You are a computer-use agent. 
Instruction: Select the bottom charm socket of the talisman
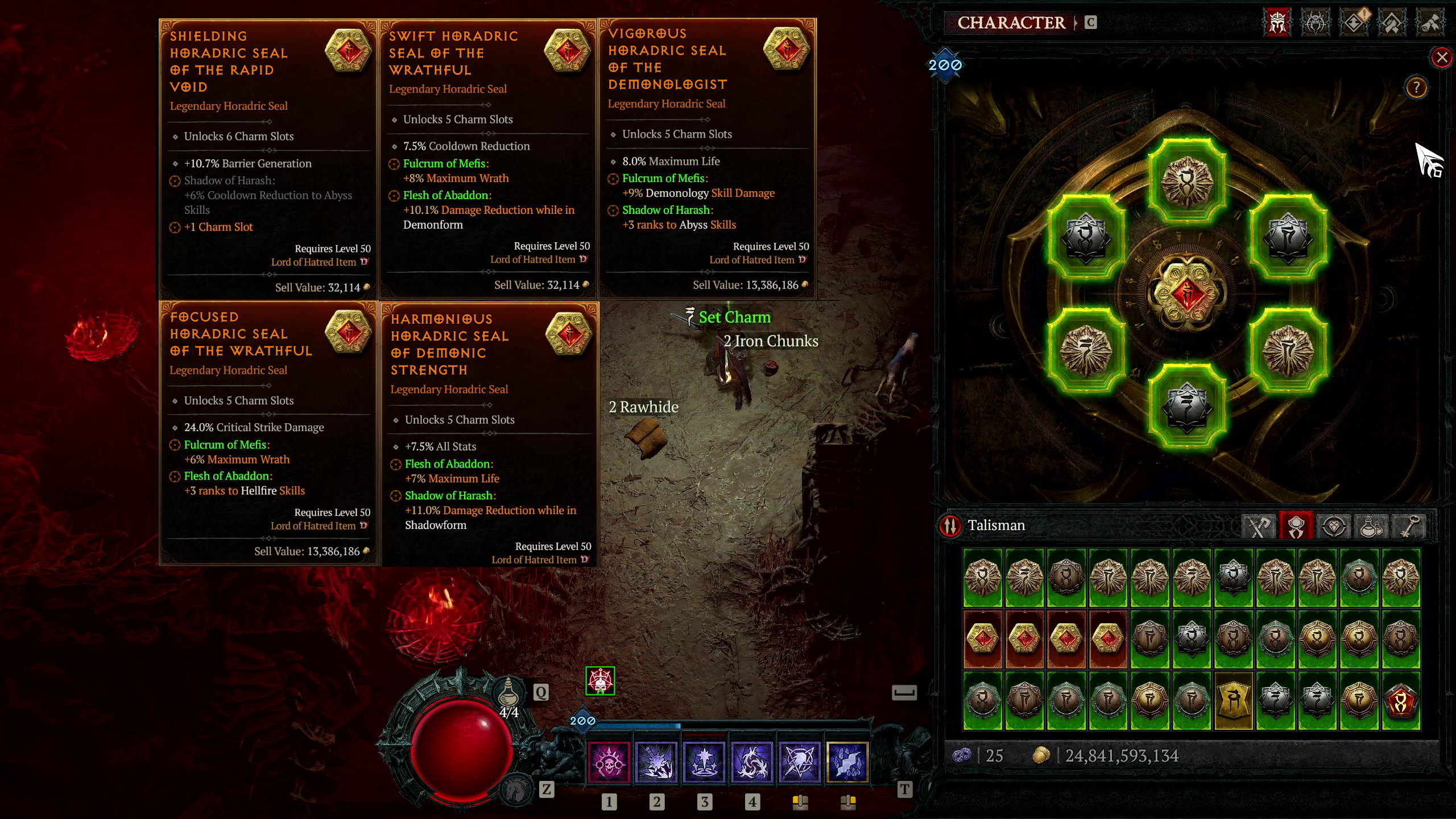click(x=1187, y=406)
